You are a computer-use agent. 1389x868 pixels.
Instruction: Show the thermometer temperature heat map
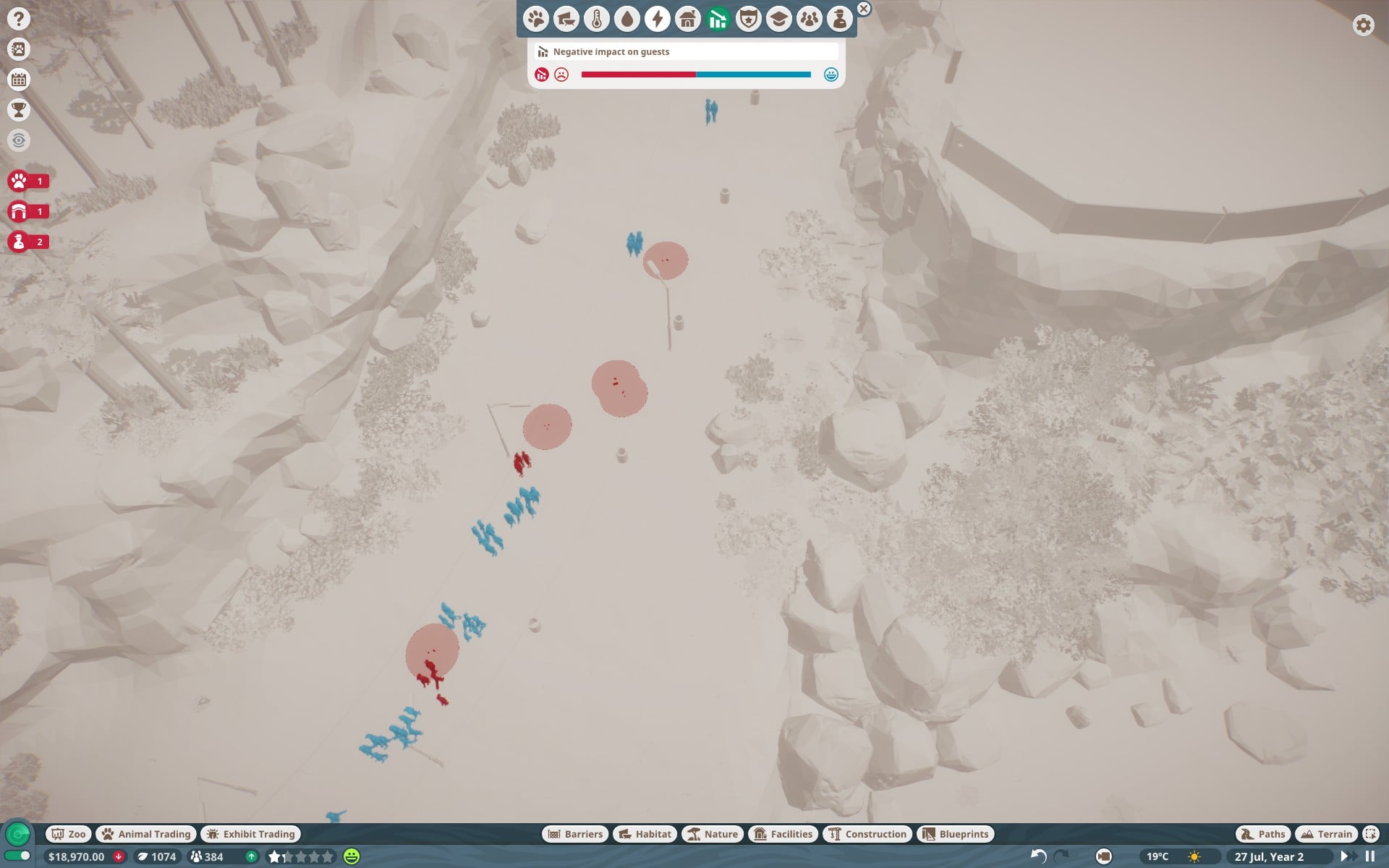(597, 19)
